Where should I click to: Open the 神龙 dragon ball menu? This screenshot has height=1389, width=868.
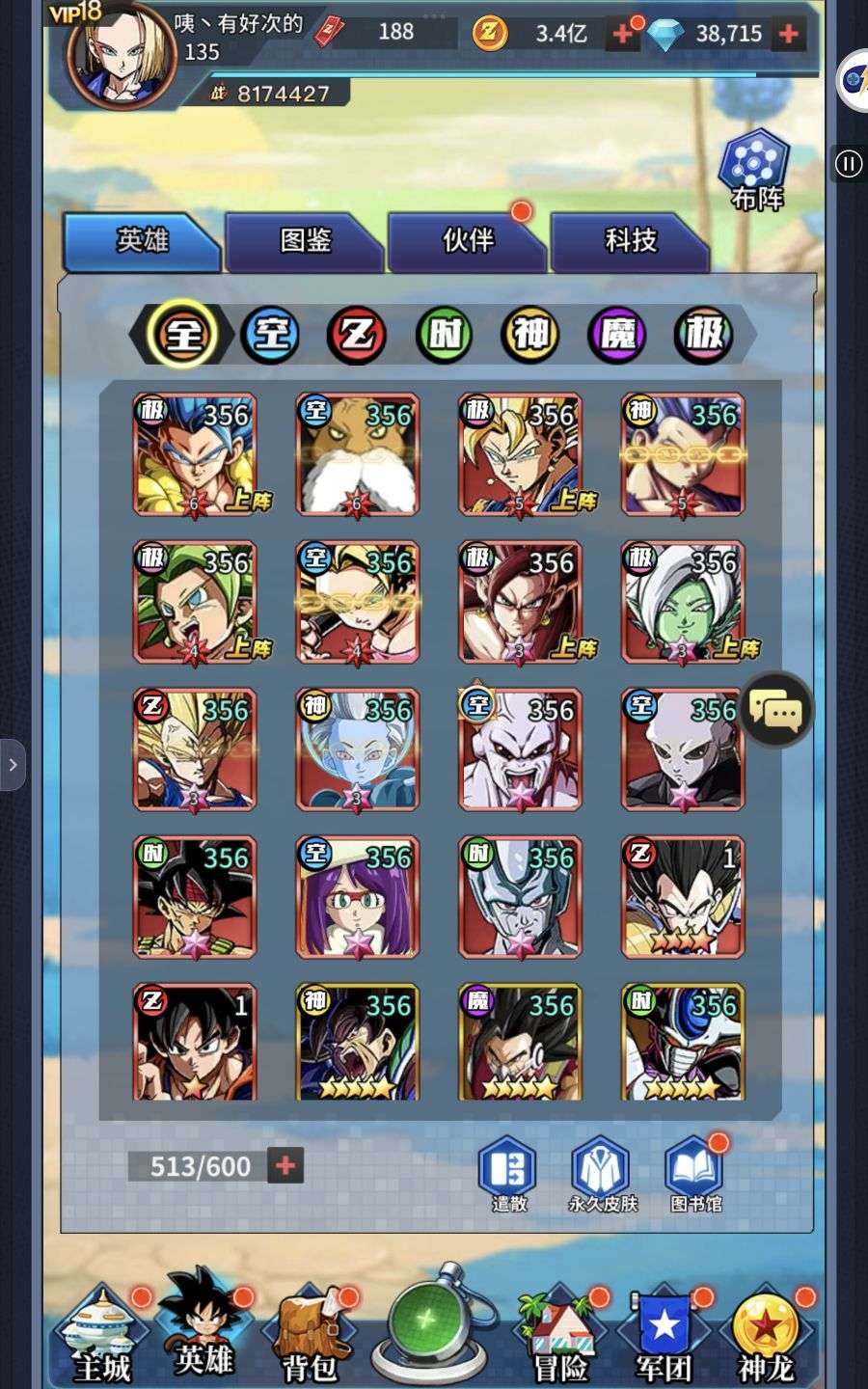coord(765,1336)
